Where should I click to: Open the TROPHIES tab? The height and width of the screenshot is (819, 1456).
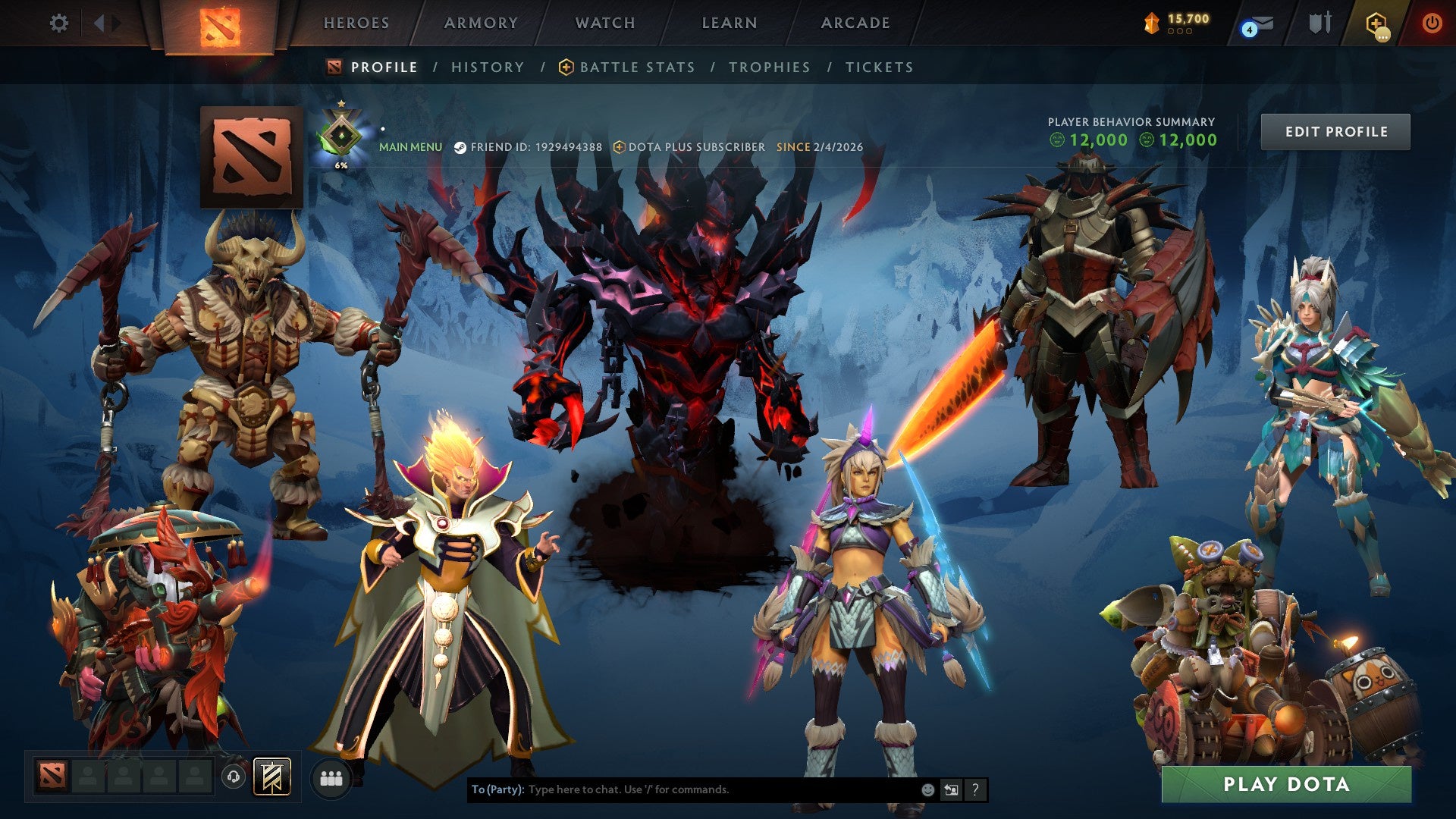tap(768, 67)
